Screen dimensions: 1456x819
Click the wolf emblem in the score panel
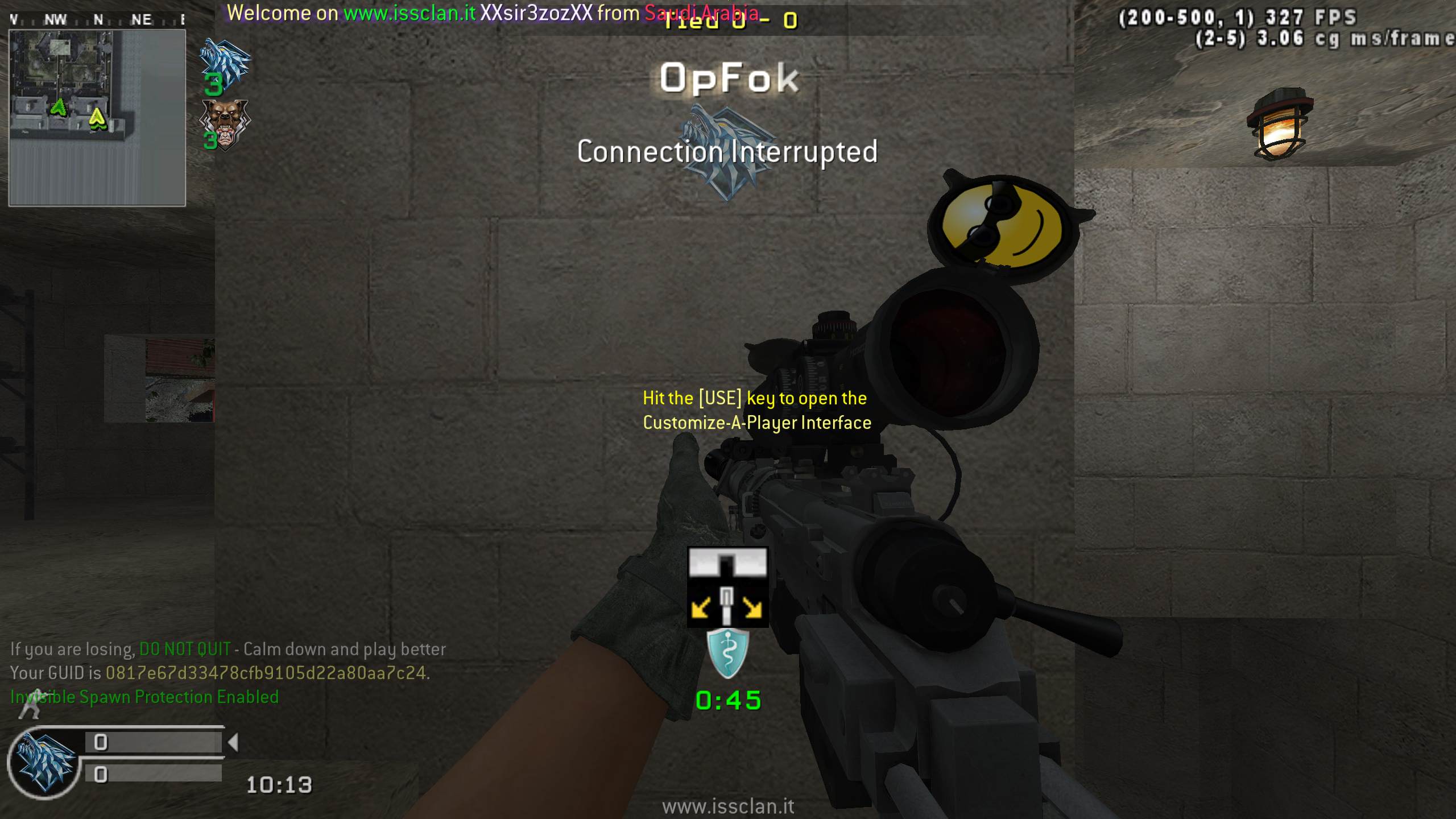44,763
